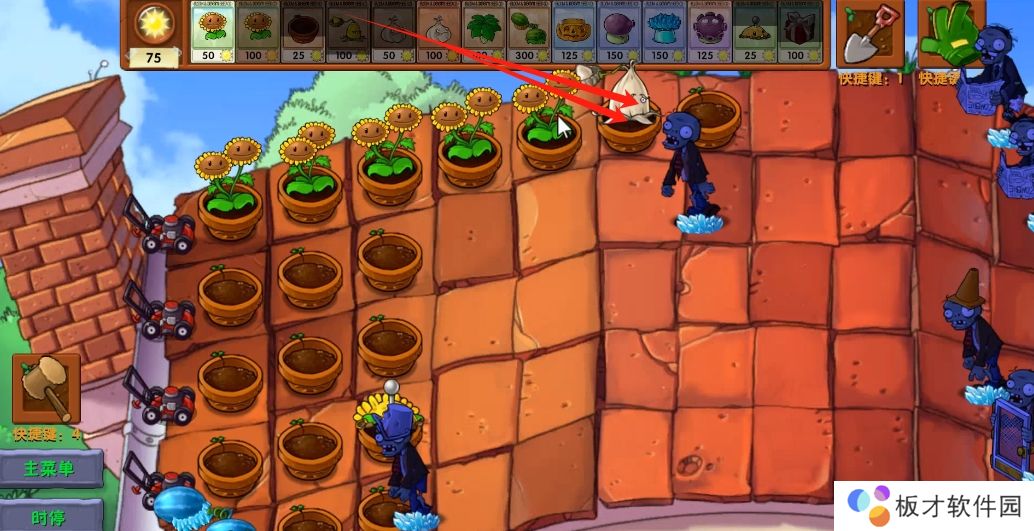Viewport: 1034px width, 531px height.
Task: Click the 时停 time-stop button
Action: point(52,516)
